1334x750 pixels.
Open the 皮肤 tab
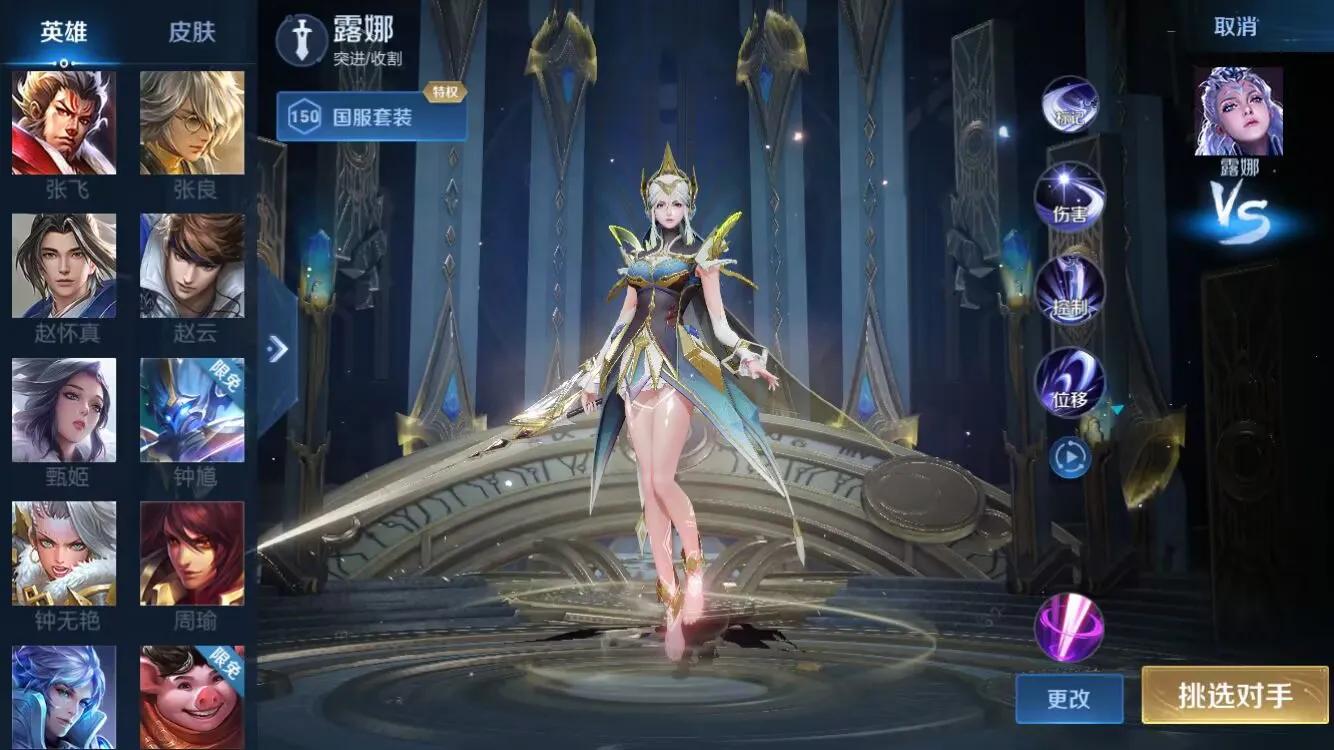pyautogui.click(x=192, y=32)
